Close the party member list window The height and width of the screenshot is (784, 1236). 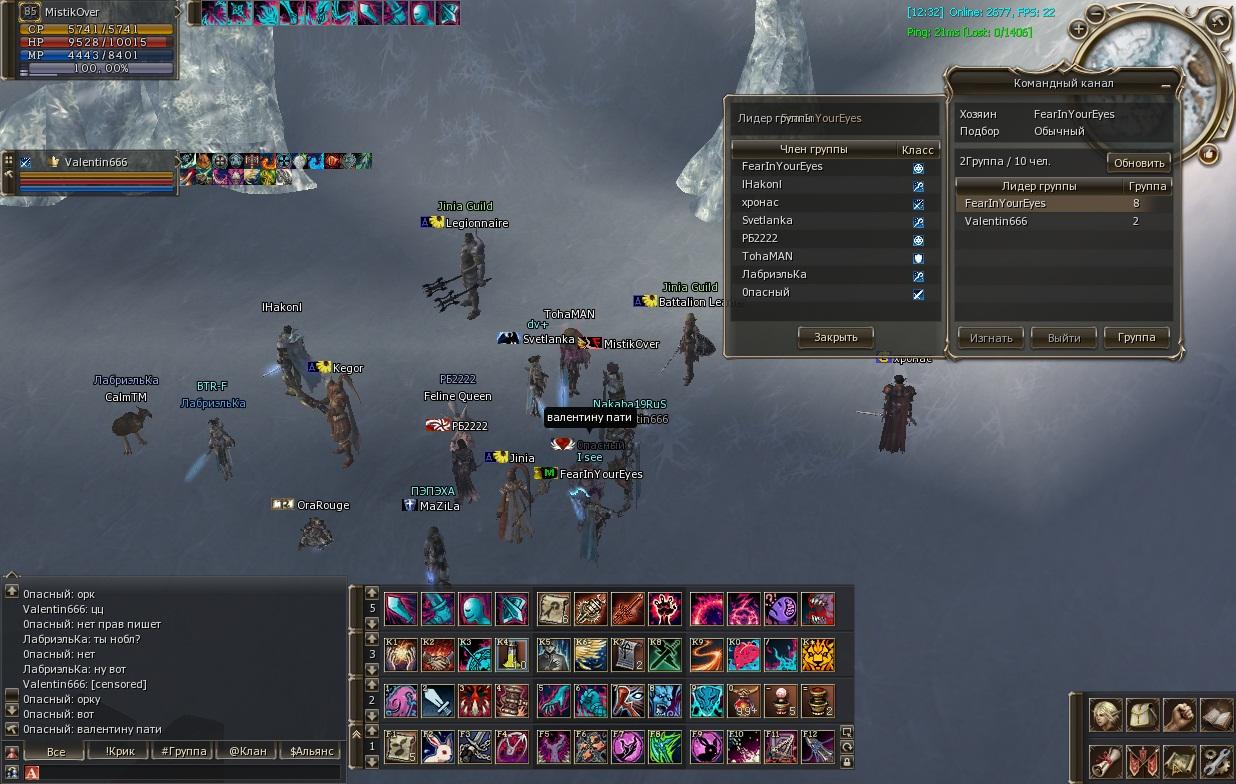[835, 338]
